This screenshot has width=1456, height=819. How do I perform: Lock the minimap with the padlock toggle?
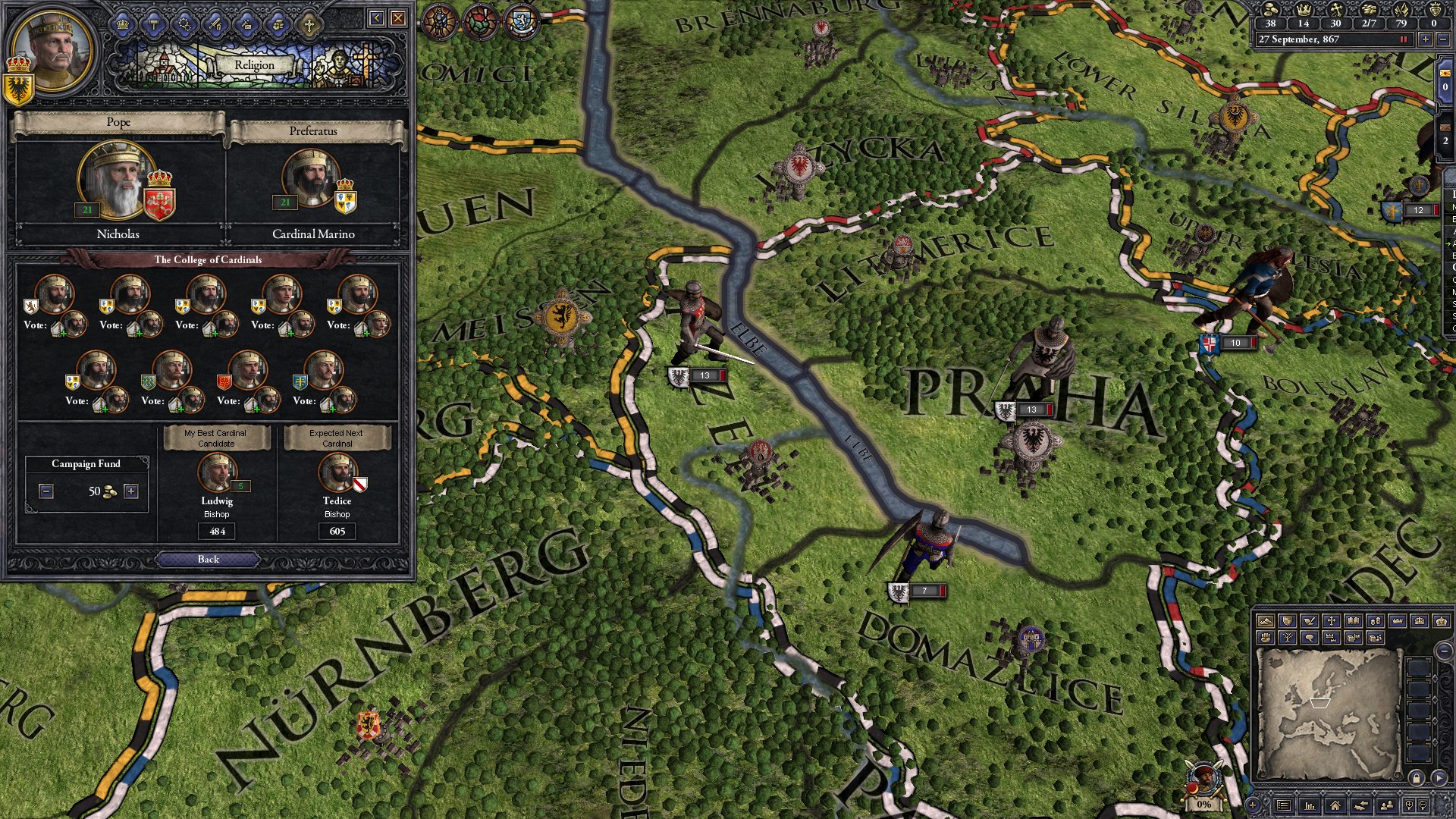point(1417,778)
